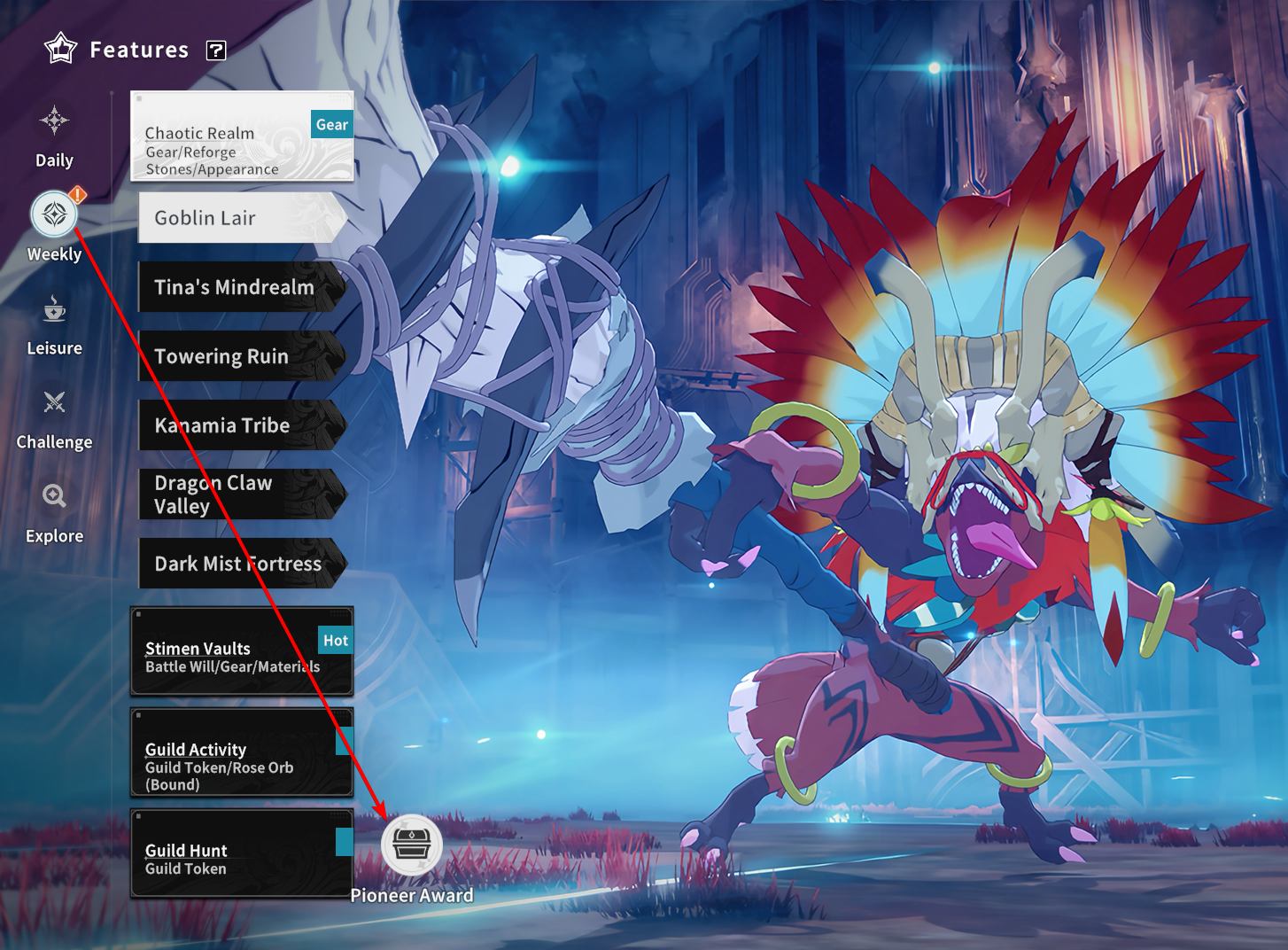Open the Leisure category
The width and height of the screenshot is (1288, 950).
(54, 324)
